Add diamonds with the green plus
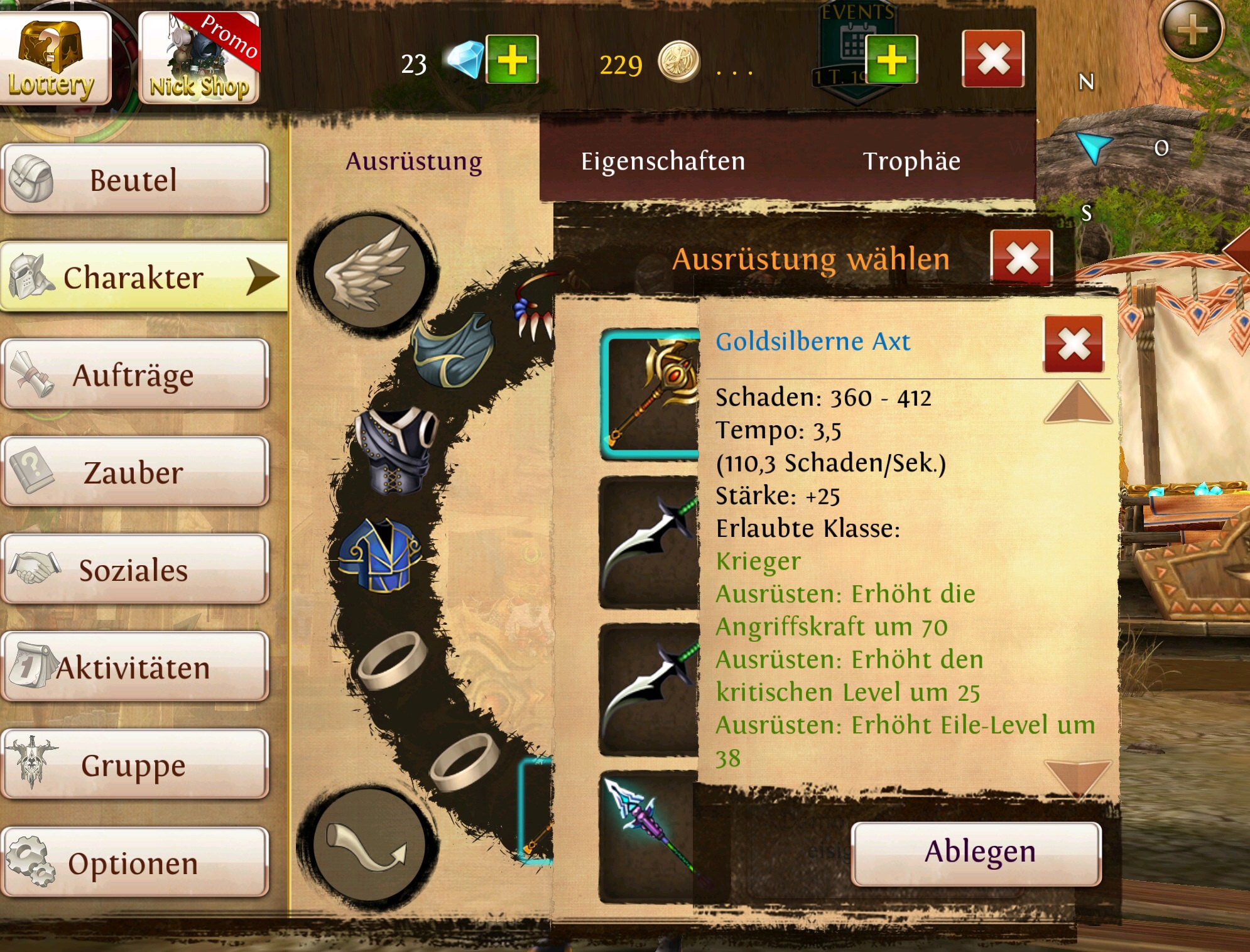The height and width of the screenshot is (952, 1250). [x=513, y=60]
